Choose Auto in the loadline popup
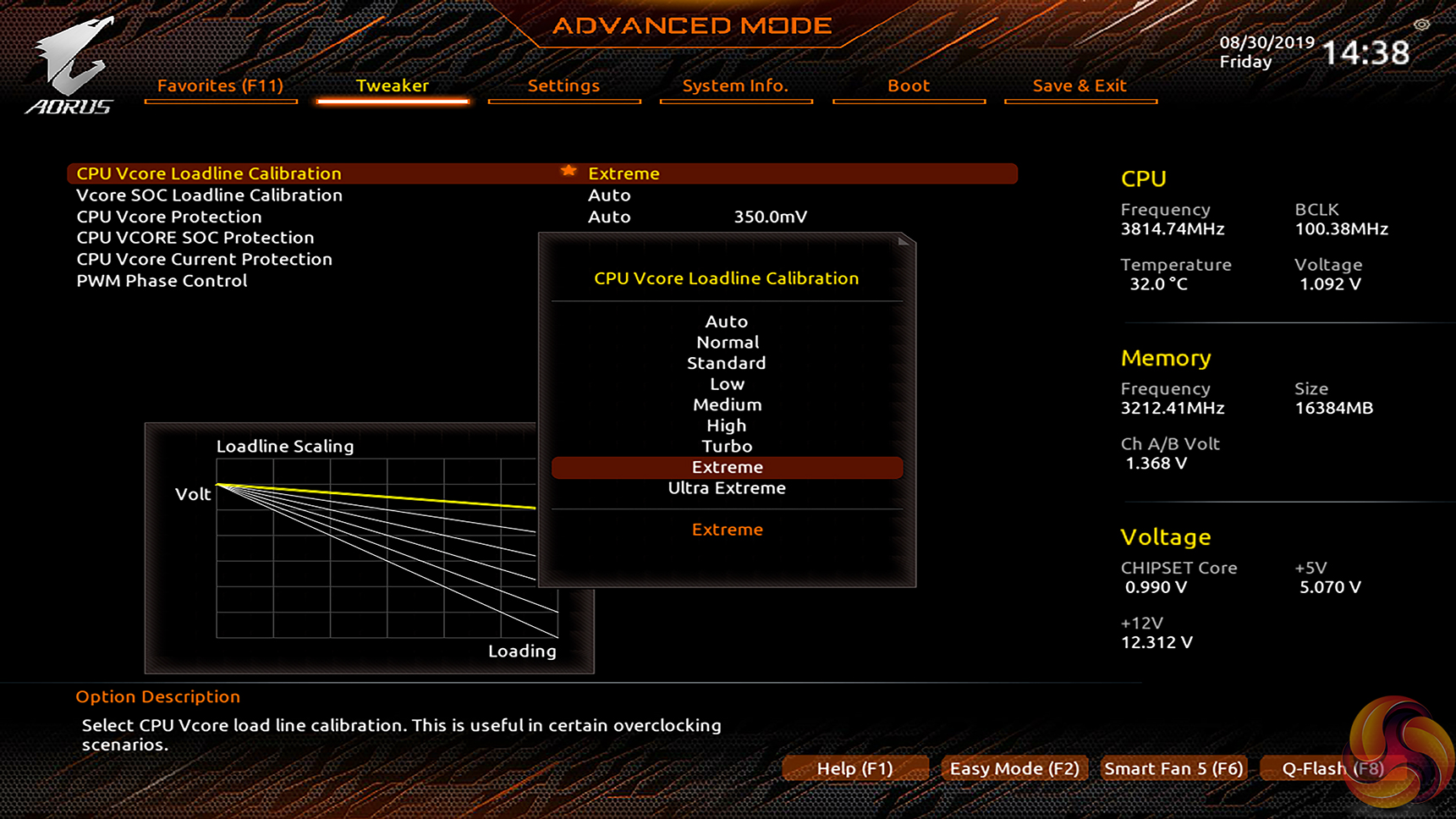This screenshot has height=819, width=1456. tap(727, 322)
